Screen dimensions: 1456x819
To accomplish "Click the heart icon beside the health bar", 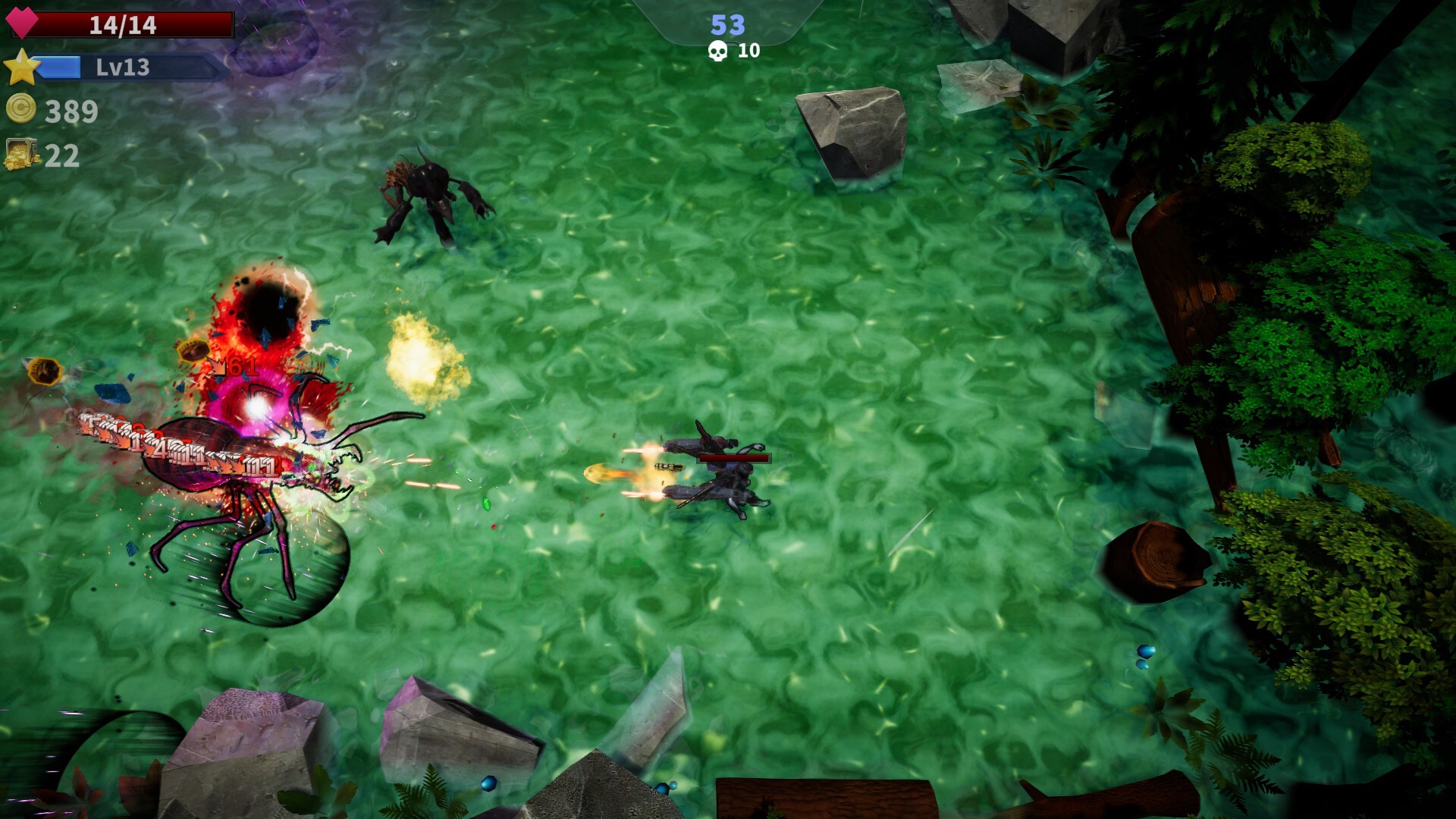I will 23,23.
